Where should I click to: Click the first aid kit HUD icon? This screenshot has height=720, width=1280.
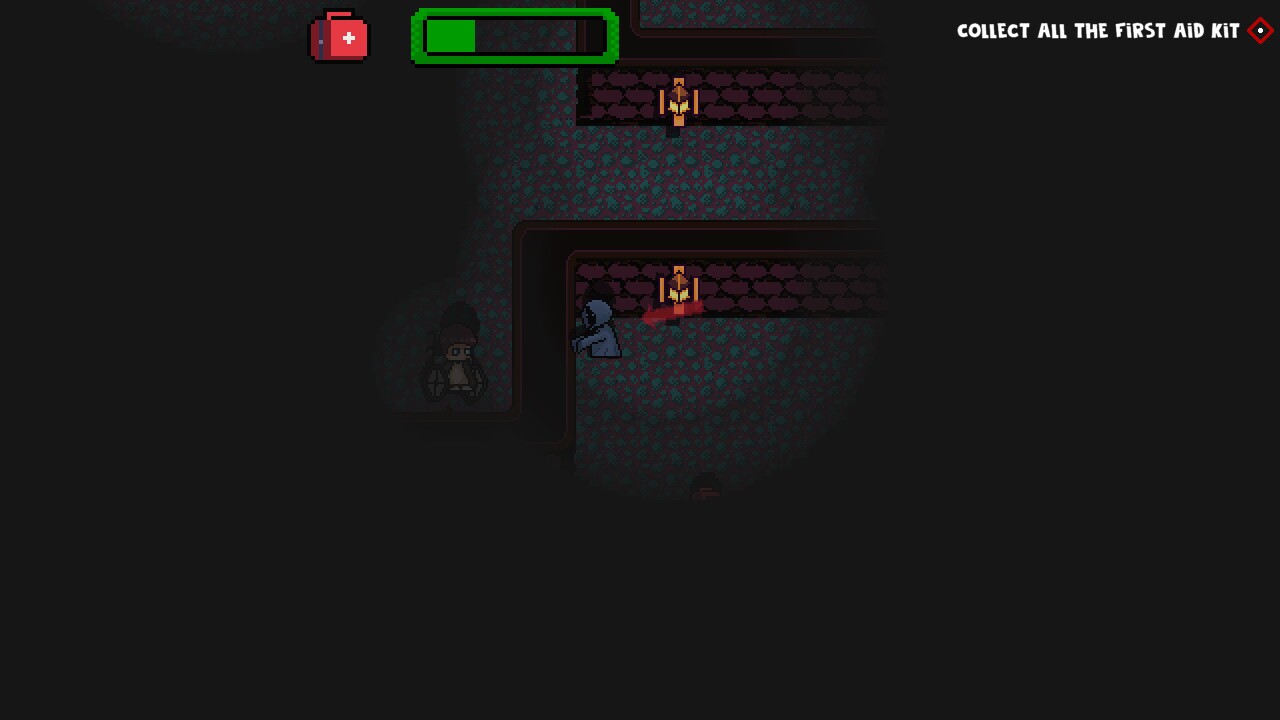[339, 37]
